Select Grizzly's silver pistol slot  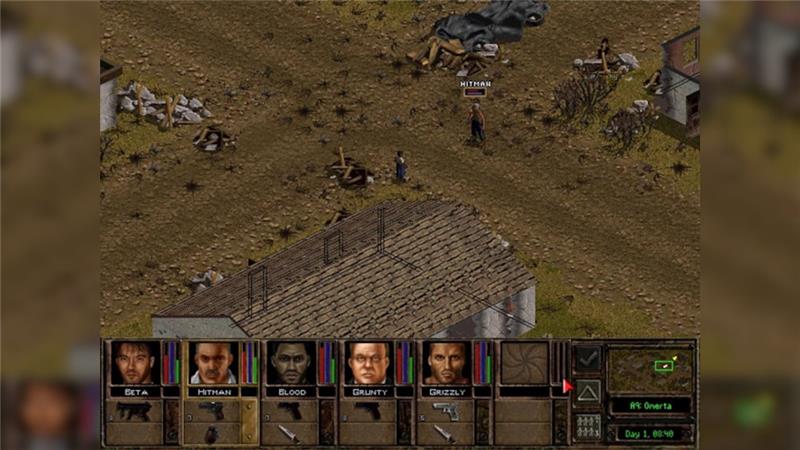[445, 411]
